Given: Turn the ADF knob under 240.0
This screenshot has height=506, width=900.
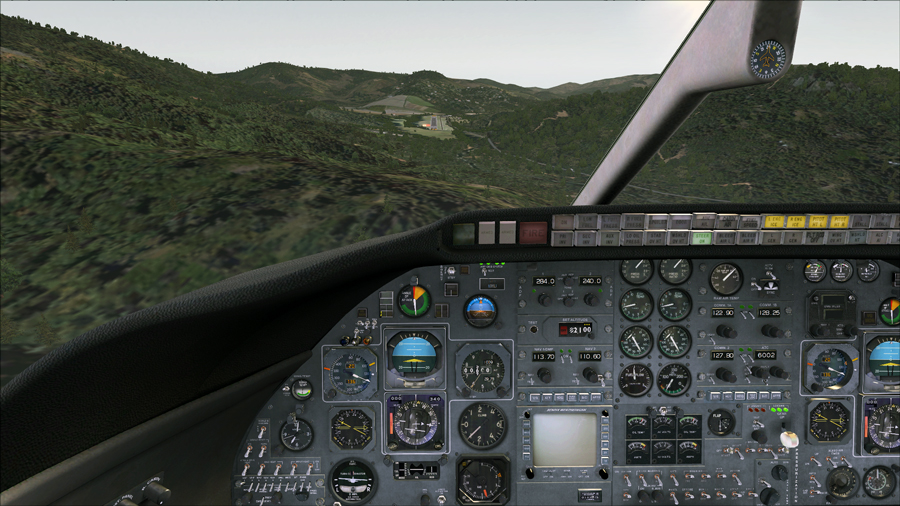Looking at the screenshot, I should click(590, 298).
